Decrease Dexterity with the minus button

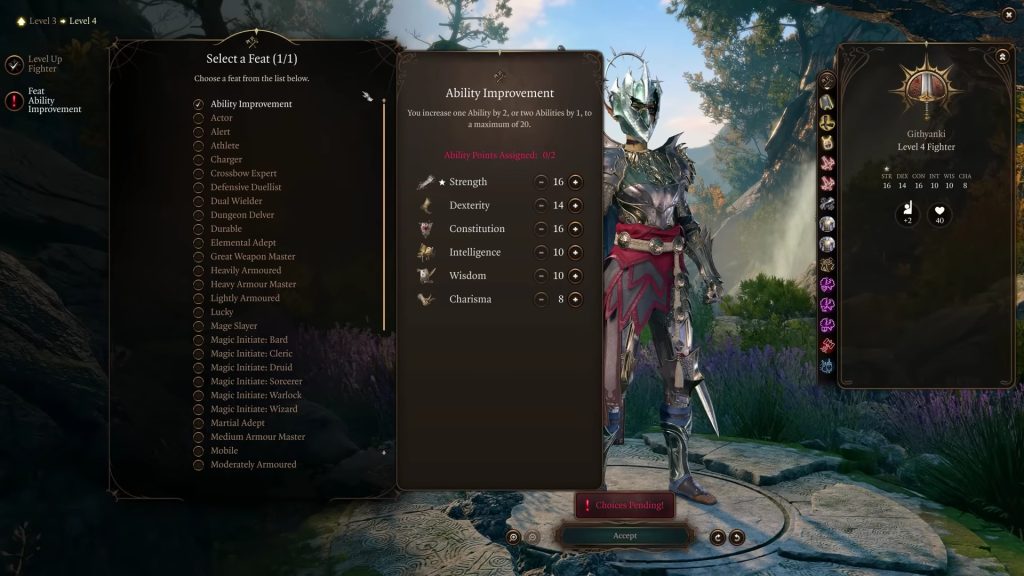point(541,205)
